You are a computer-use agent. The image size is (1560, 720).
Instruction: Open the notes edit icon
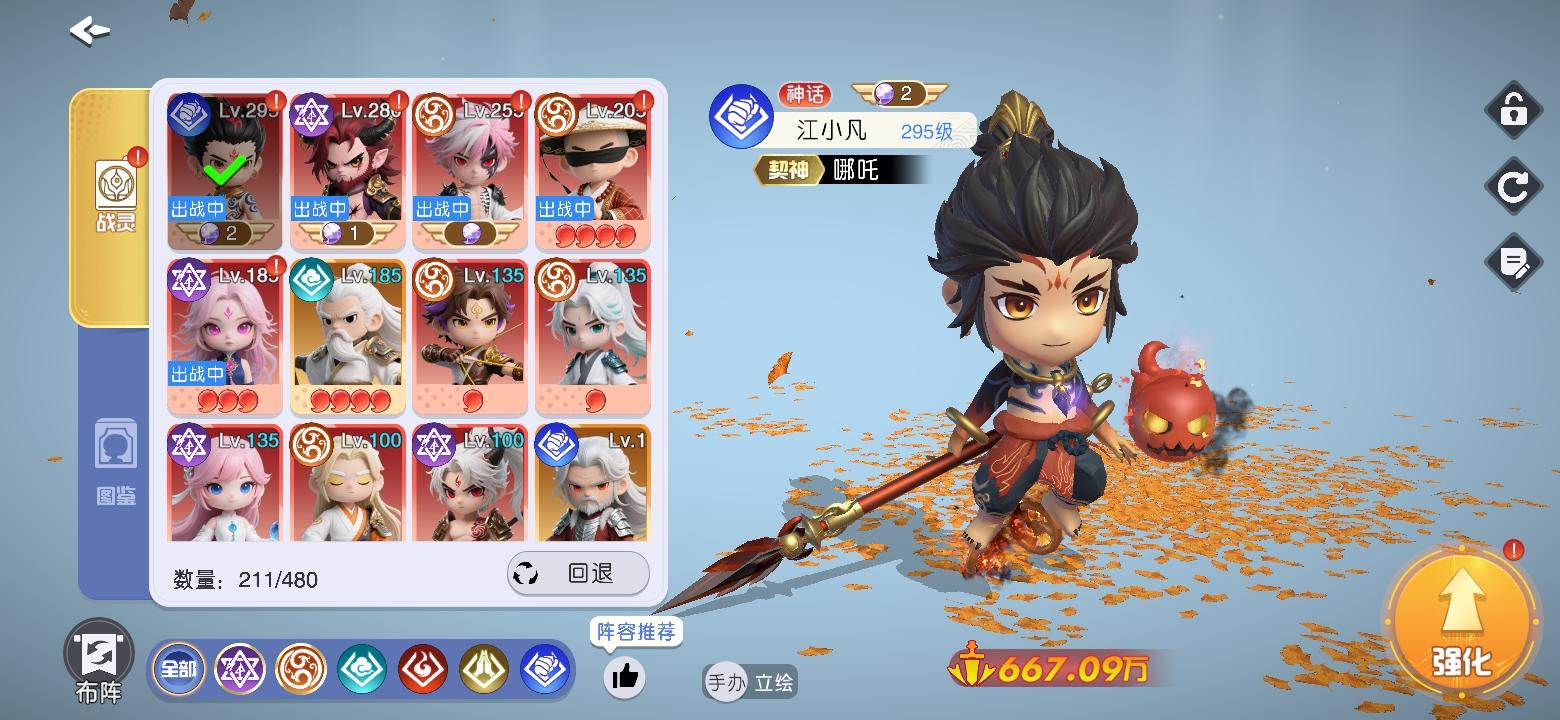(1514, 263)
